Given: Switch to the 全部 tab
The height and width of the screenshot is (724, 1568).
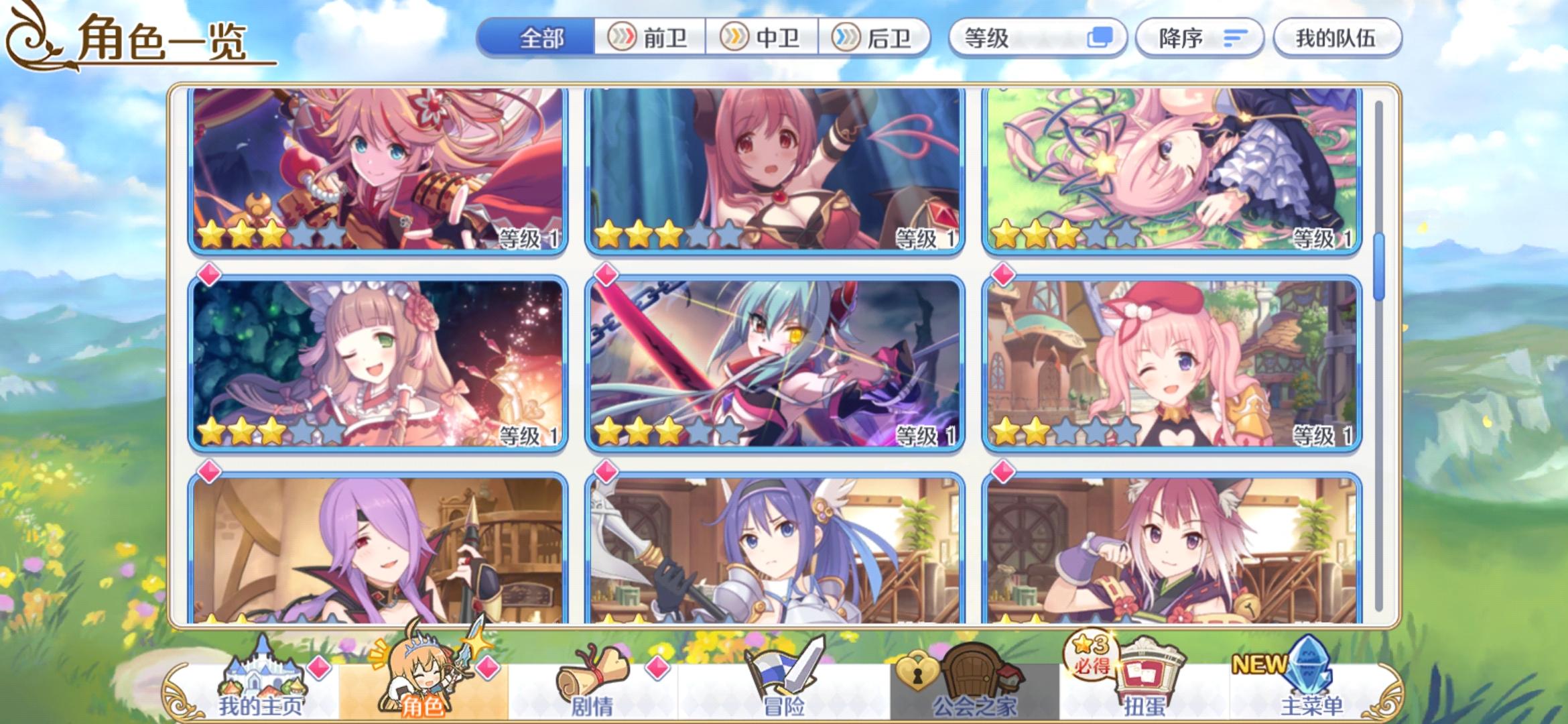Looking at the screenshot, I should click(x=536, y=38).
